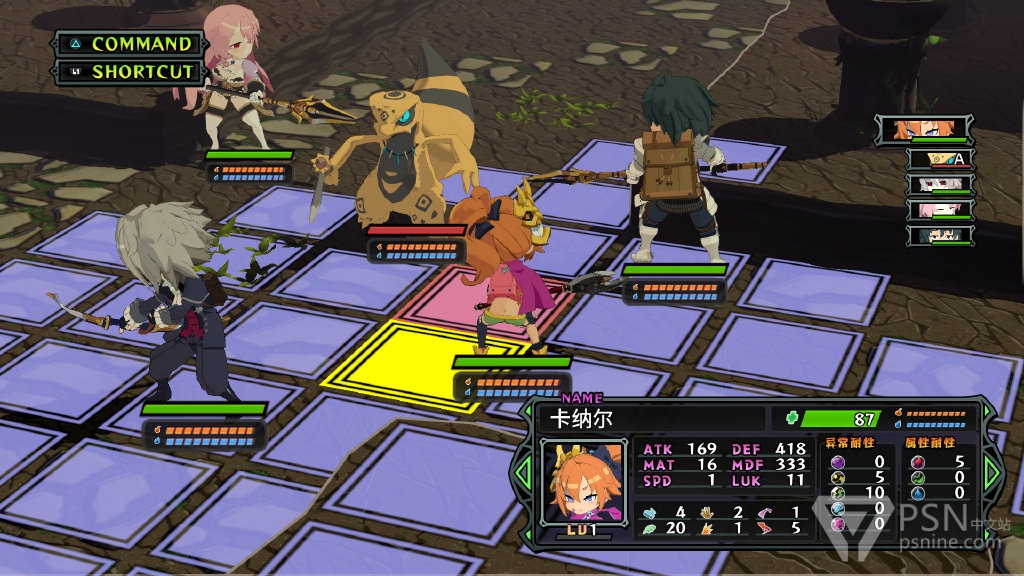This screenshot has height=576, width=1024.
Task: Open the SHORTCUT menu
Action: point(129,72)
